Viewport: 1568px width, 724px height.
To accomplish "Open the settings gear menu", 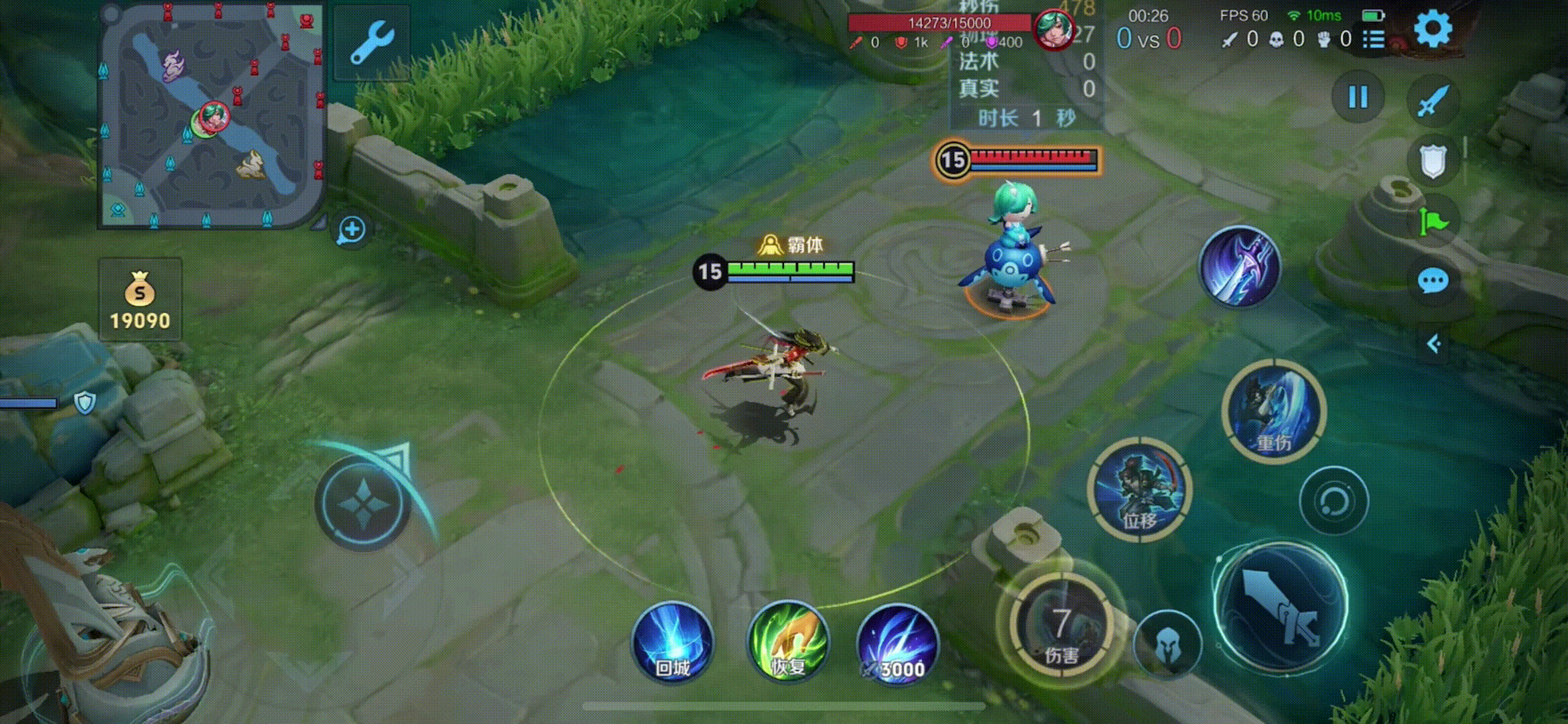I will coord(1433,28).
